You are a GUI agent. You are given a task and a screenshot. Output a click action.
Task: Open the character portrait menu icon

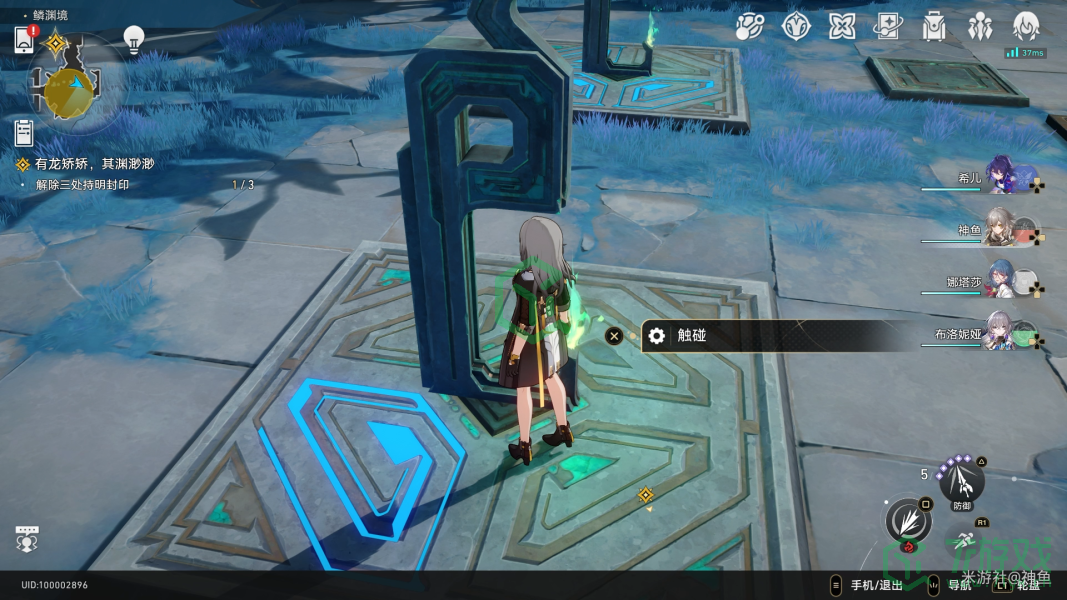click(1026, 27)
